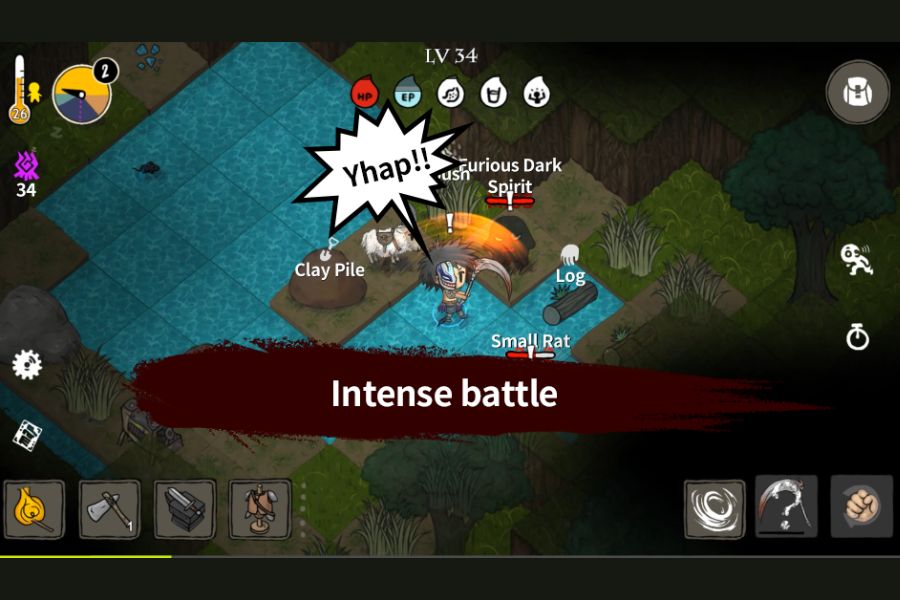The height and width of the screenshot is (600, 900).
Task: Use the fist punch action
Action: pos(860,506)
